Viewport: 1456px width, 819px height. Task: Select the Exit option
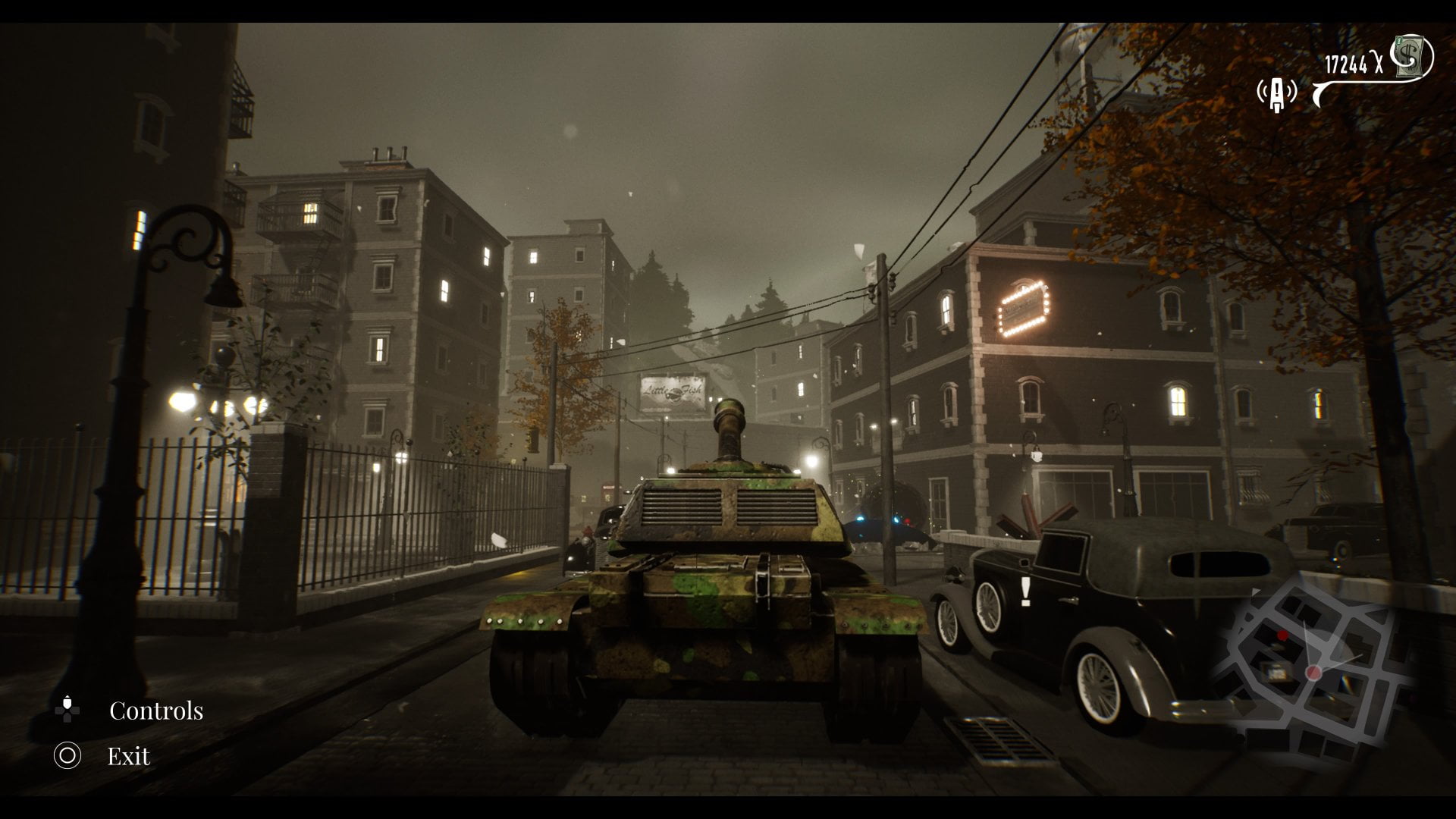127,756
